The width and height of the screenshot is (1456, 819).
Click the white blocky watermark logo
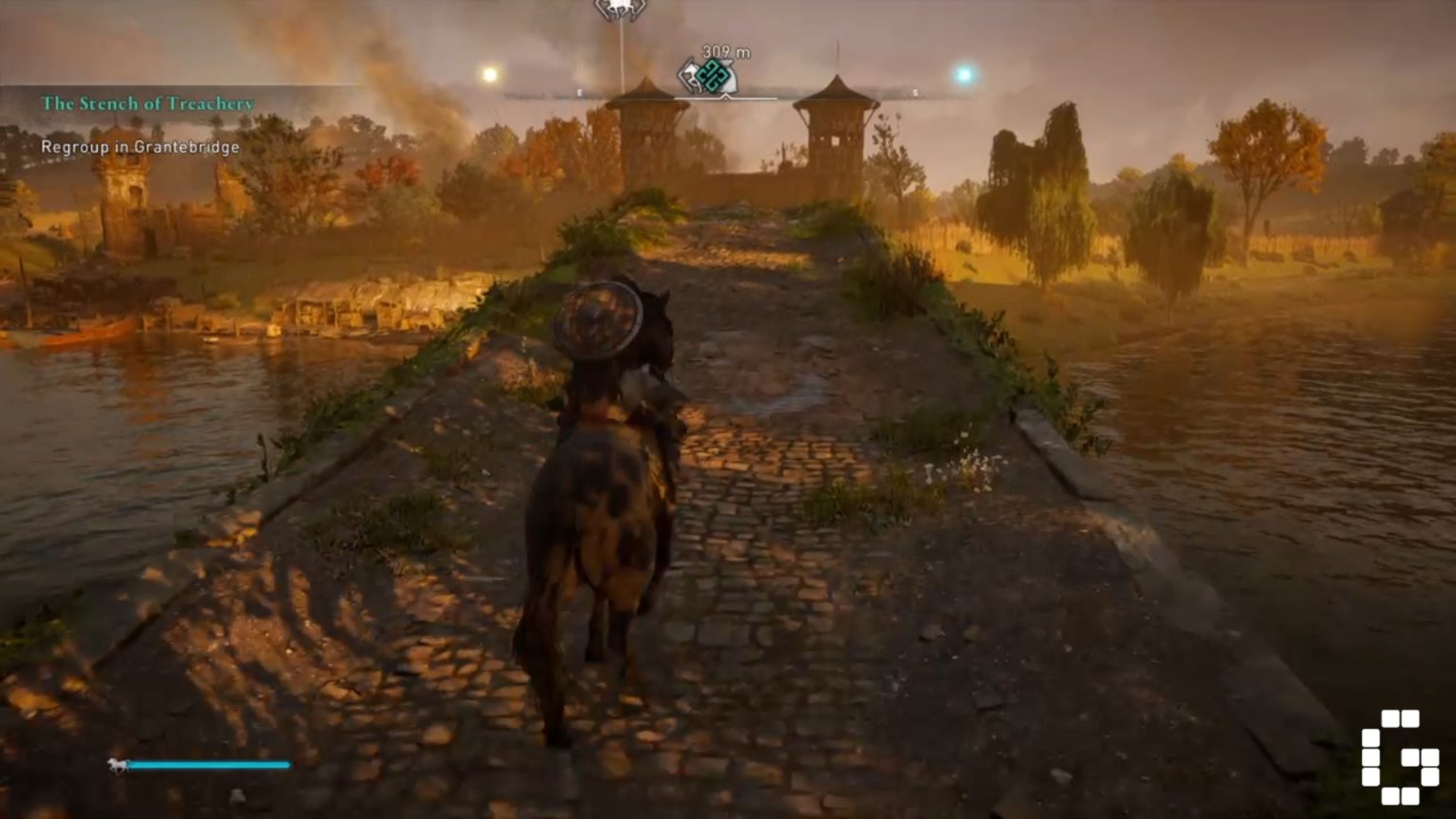[x=1399, y=756]
